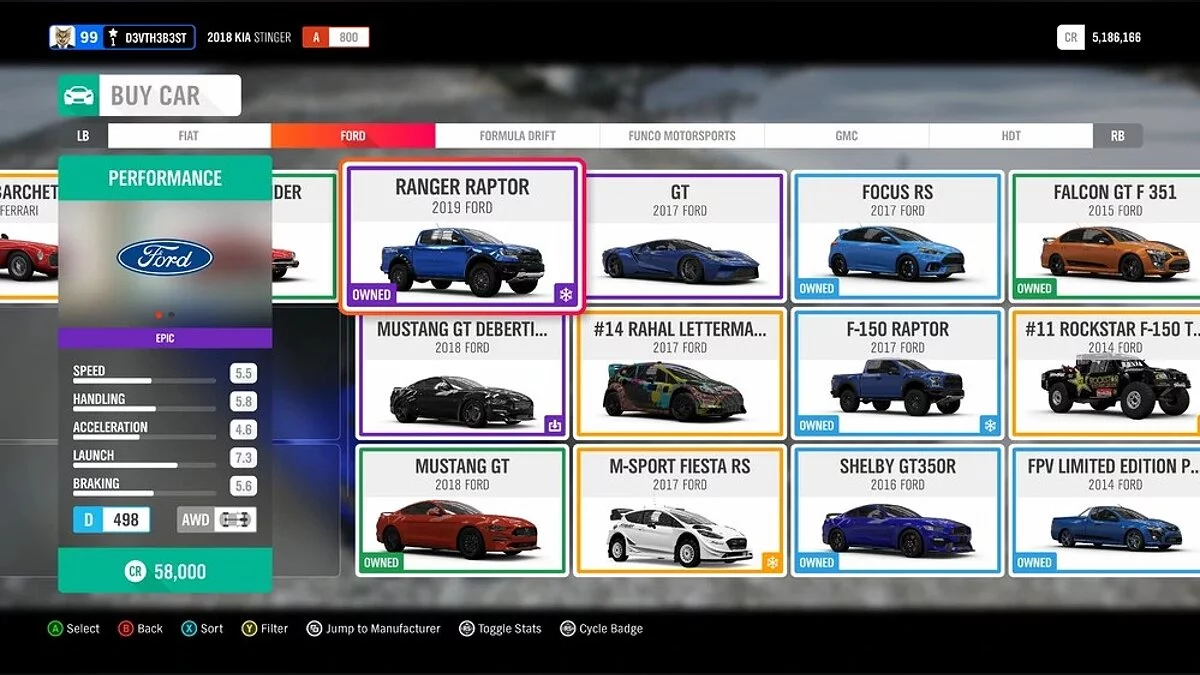Click the 58,000 credits price button
This screenshot has width=1200, height=675.
point(165,571)
